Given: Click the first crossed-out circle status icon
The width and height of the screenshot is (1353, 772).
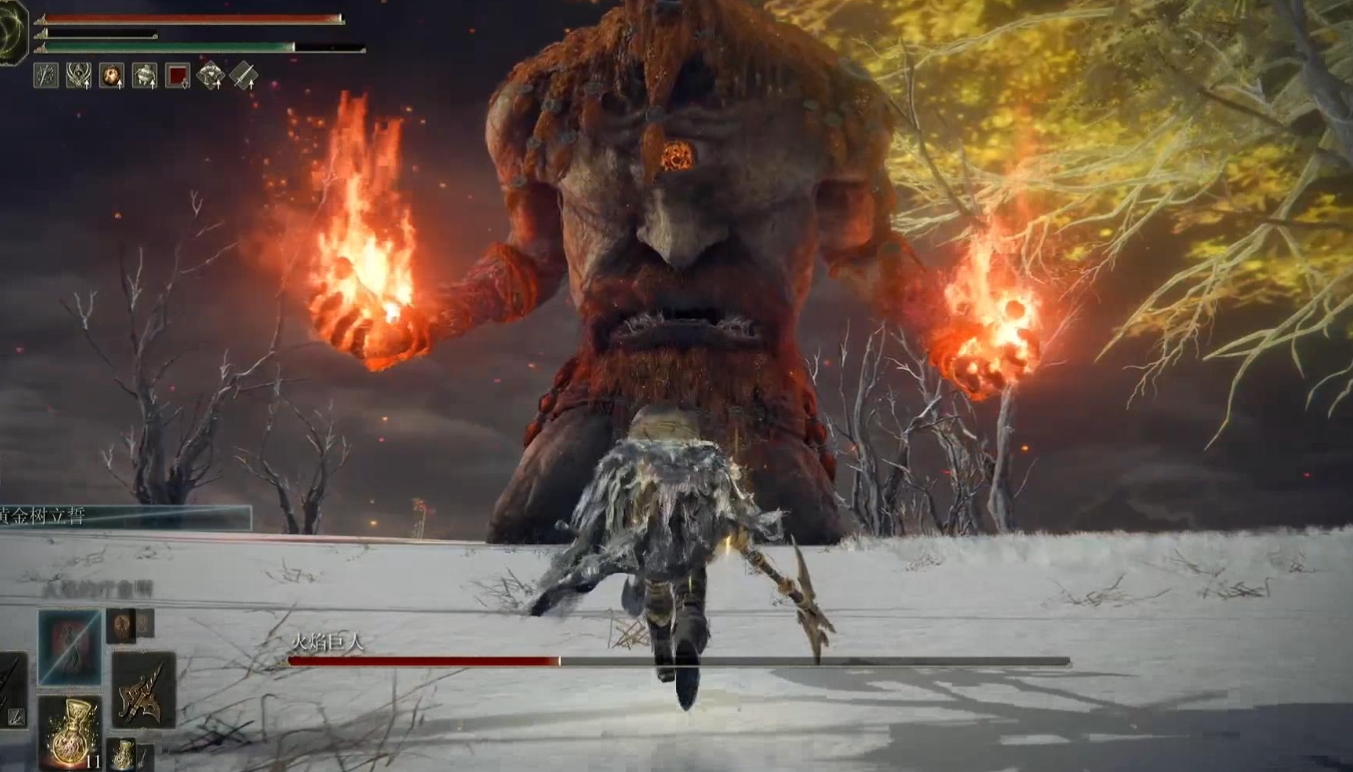Looking at the screenshot, I should (x=46, y=76).
